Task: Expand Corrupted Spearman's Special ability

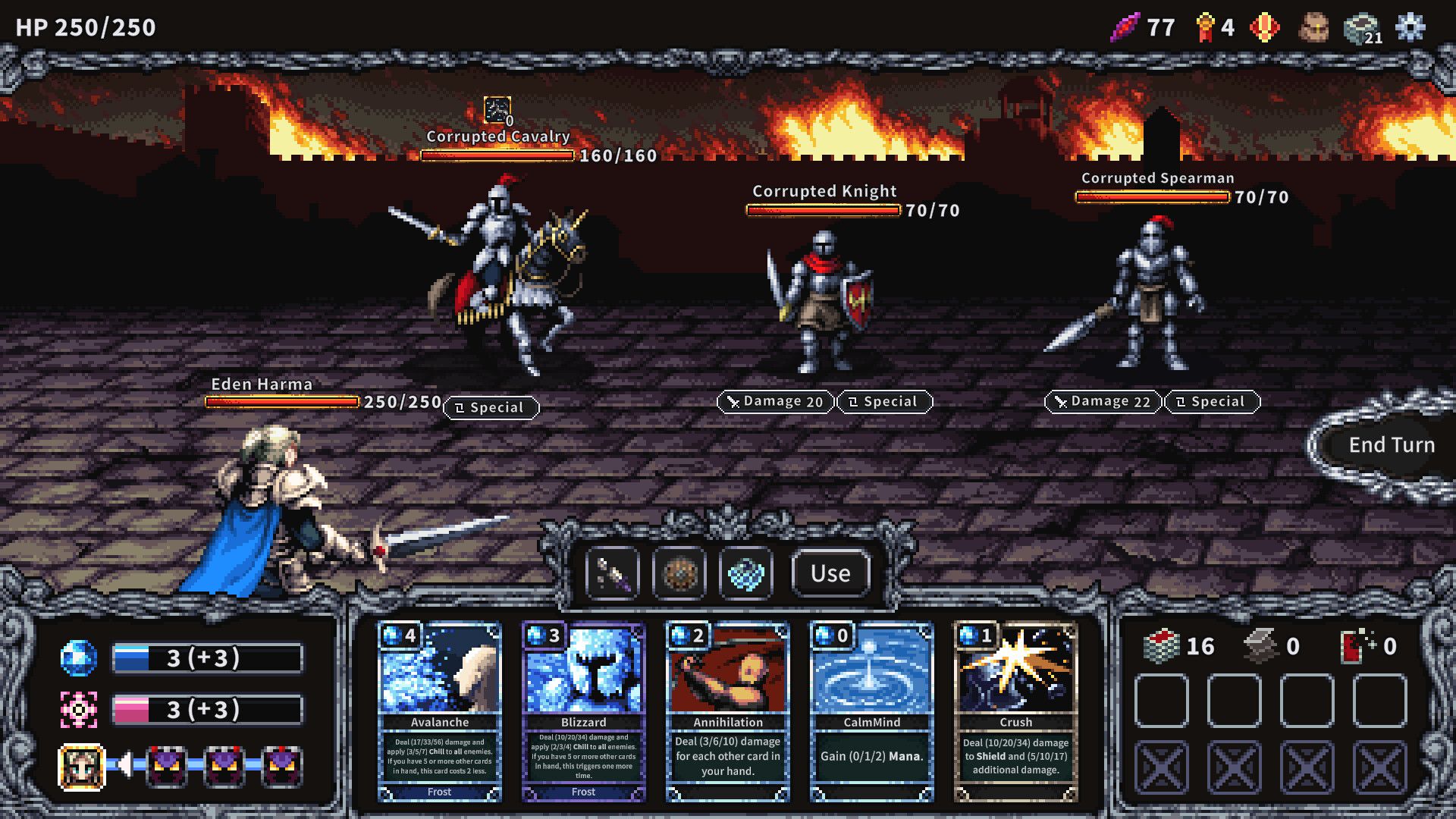Action: (1211, 402)
